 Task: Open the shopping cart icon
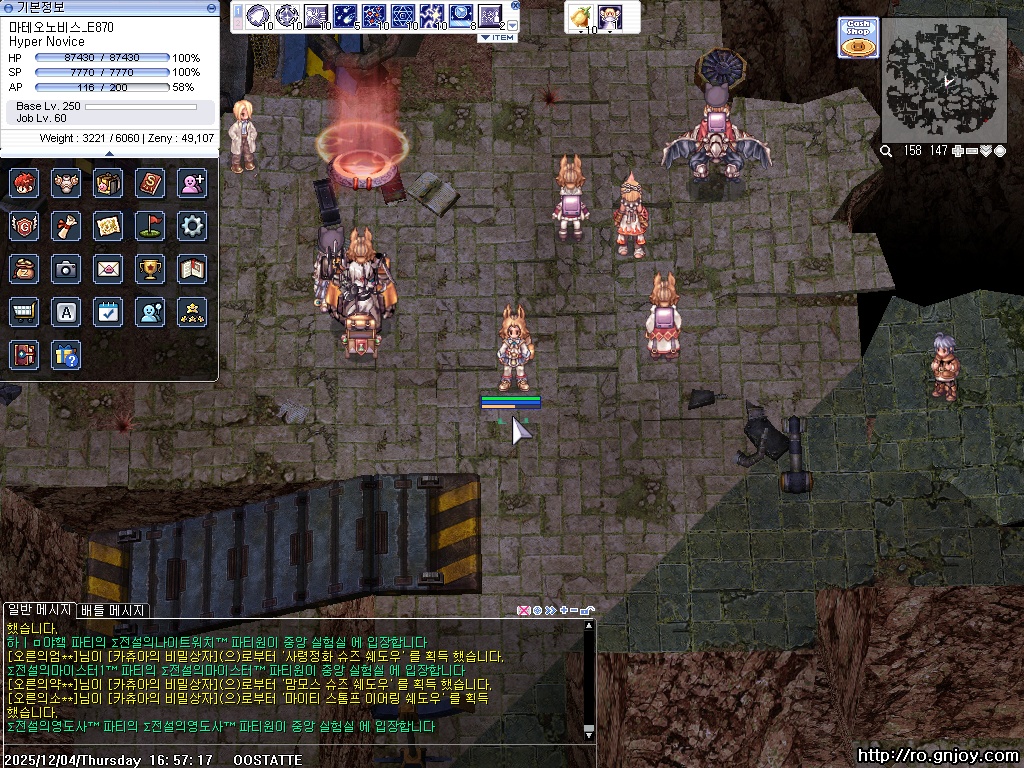pos(24,312)
